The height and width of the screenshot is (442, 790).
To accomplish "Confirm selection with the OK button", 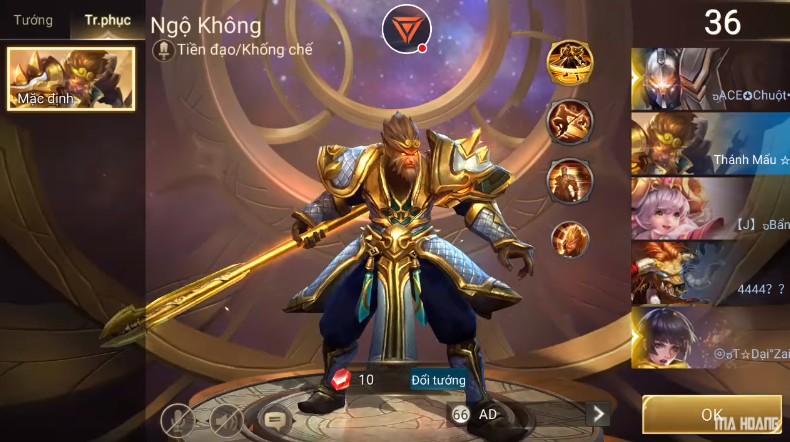I will 711,414.
